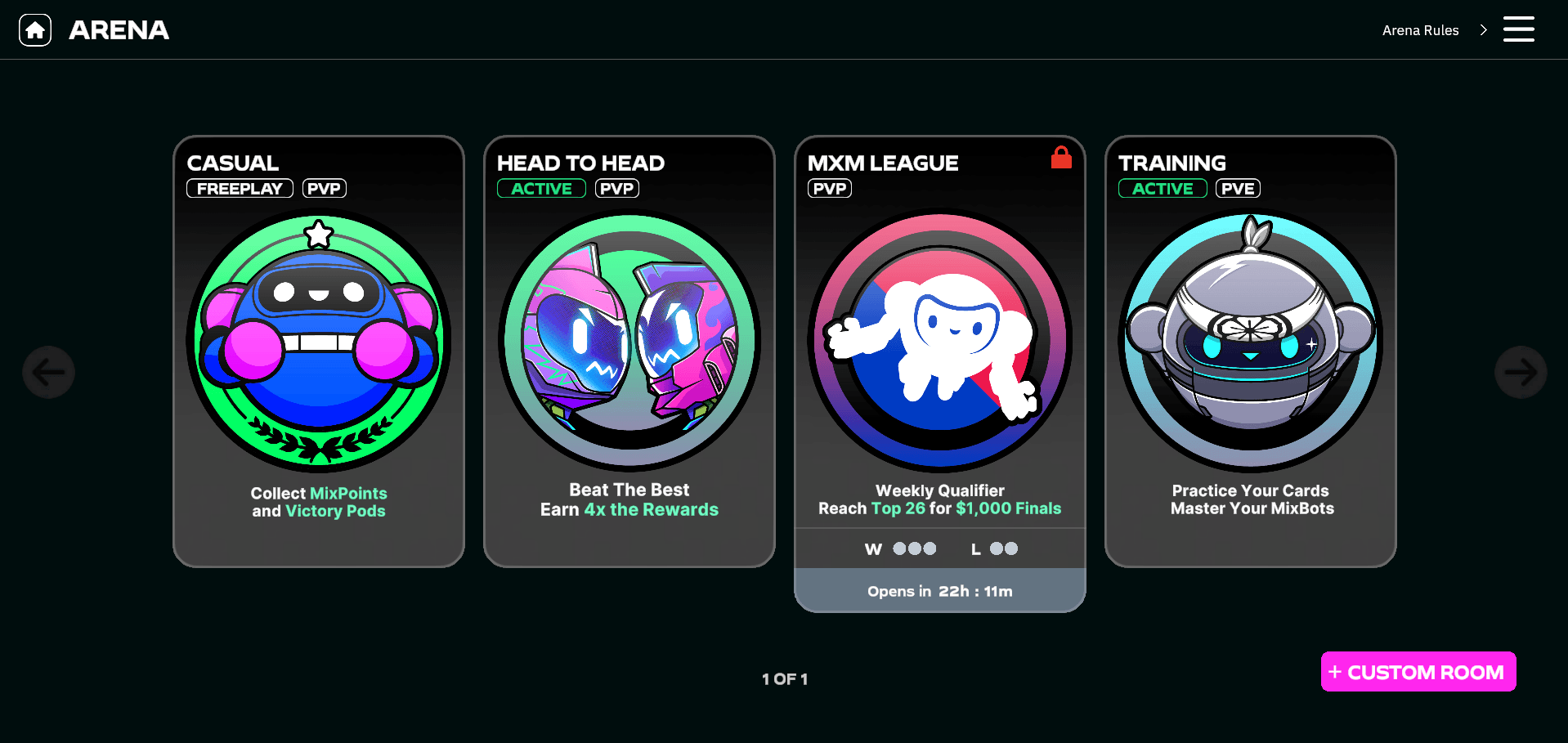Select the Casual freeplay mode card
The height and width of the screenshot is (743, 1568).
tap(319, 351)
